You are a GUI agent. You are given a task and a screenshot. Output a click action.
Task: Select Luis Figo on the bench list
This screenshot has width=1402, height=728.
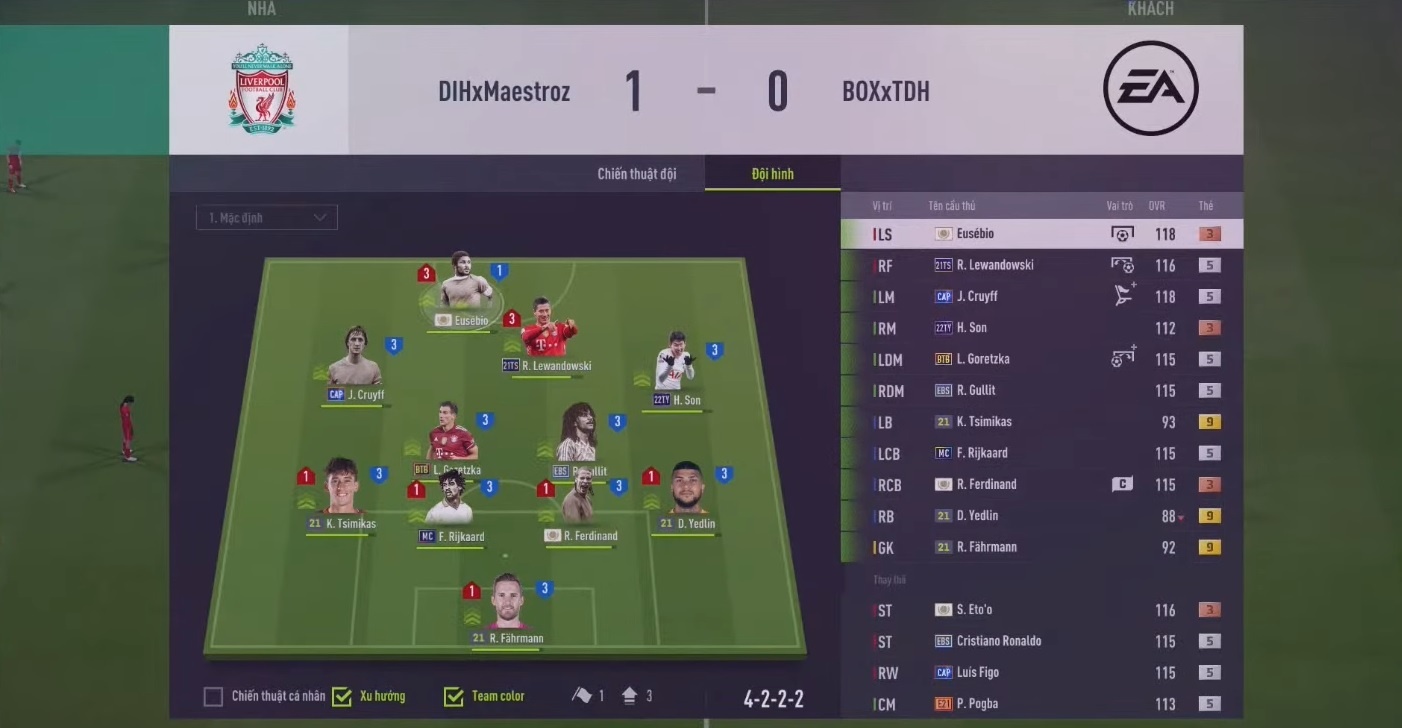pyautogui.click(x=1040, y=673)
